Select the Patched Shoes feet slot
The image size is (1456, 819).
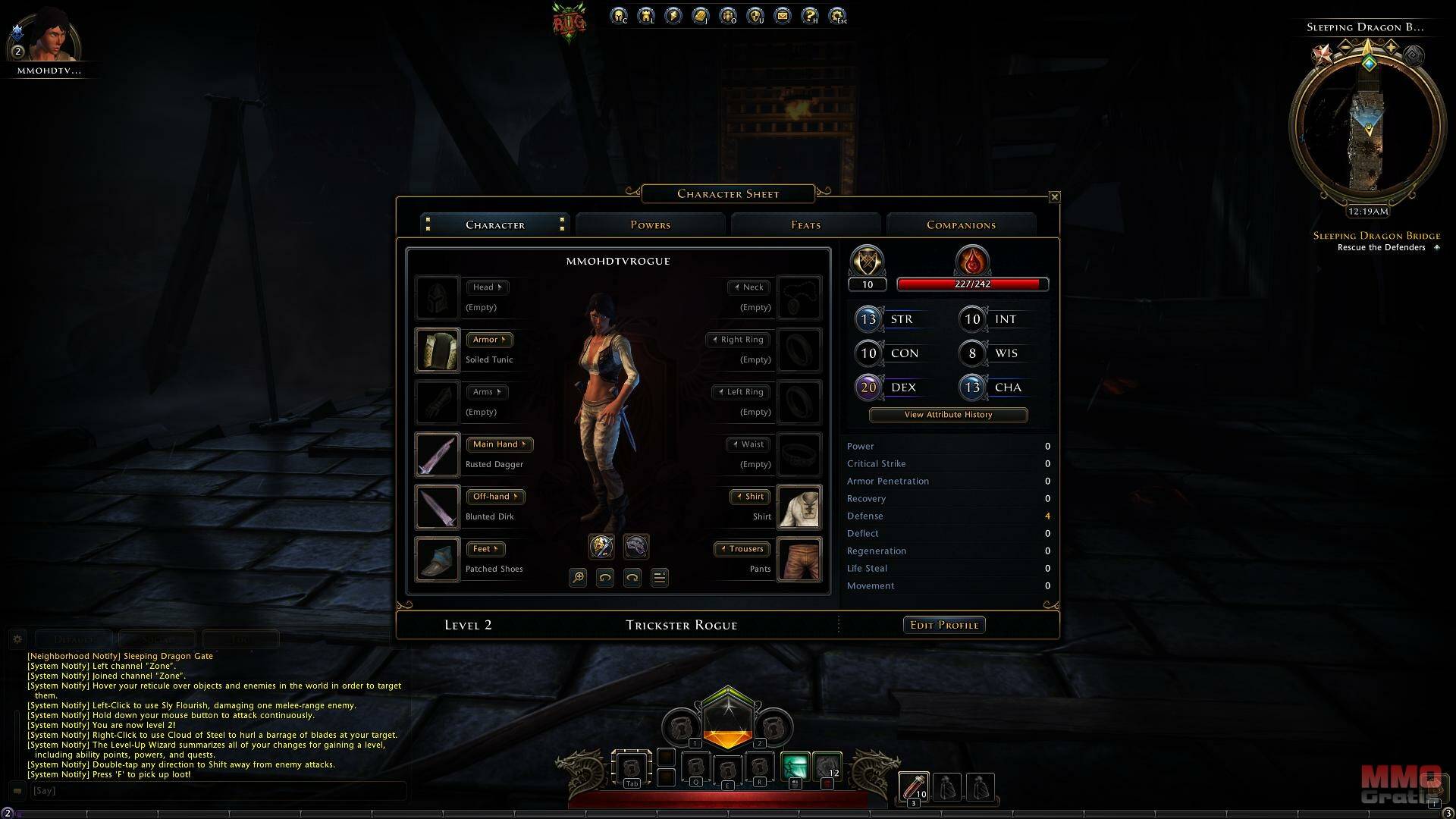[438, 559]
